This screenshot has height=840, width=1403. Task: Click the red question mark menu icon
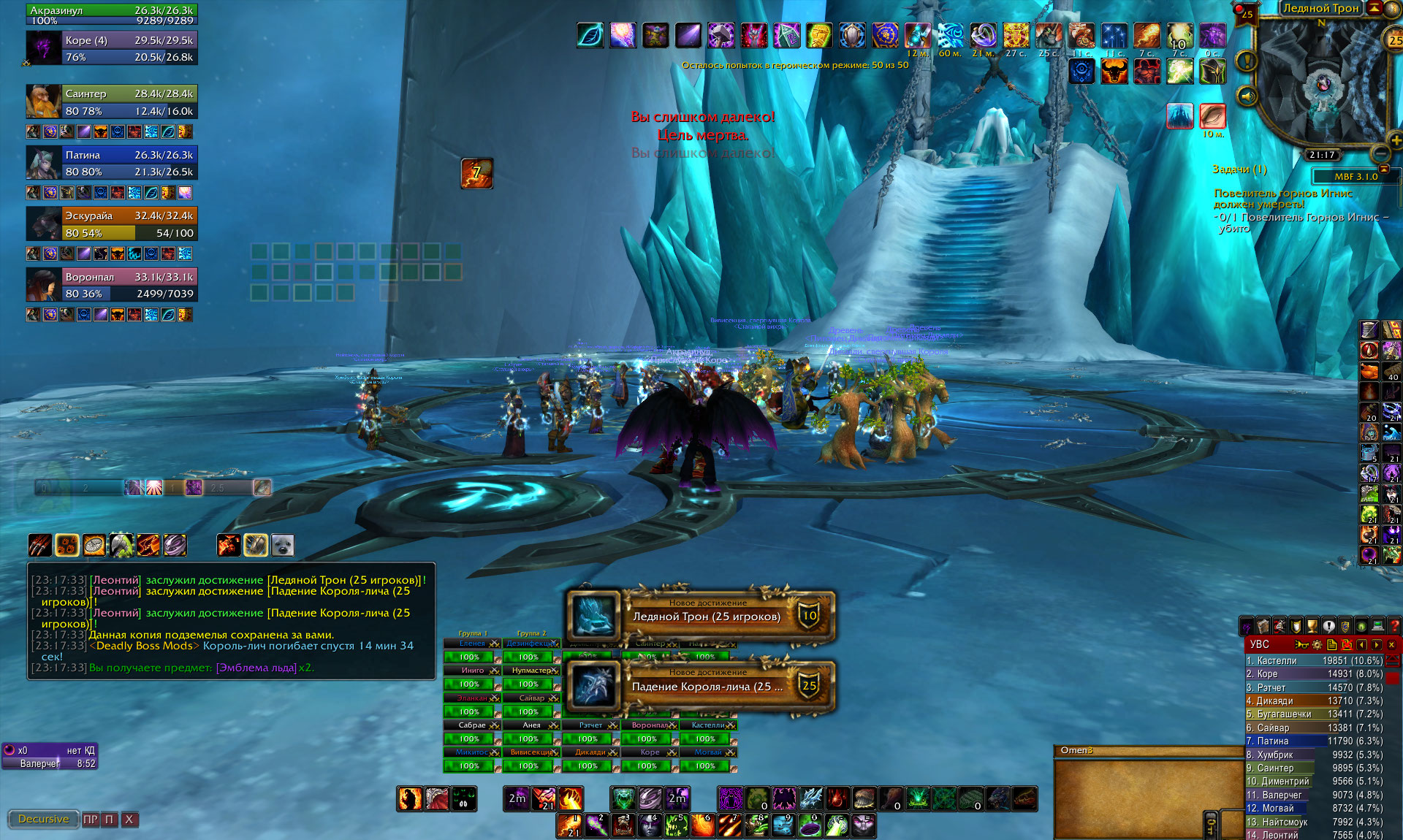(x=1394, y=626)
